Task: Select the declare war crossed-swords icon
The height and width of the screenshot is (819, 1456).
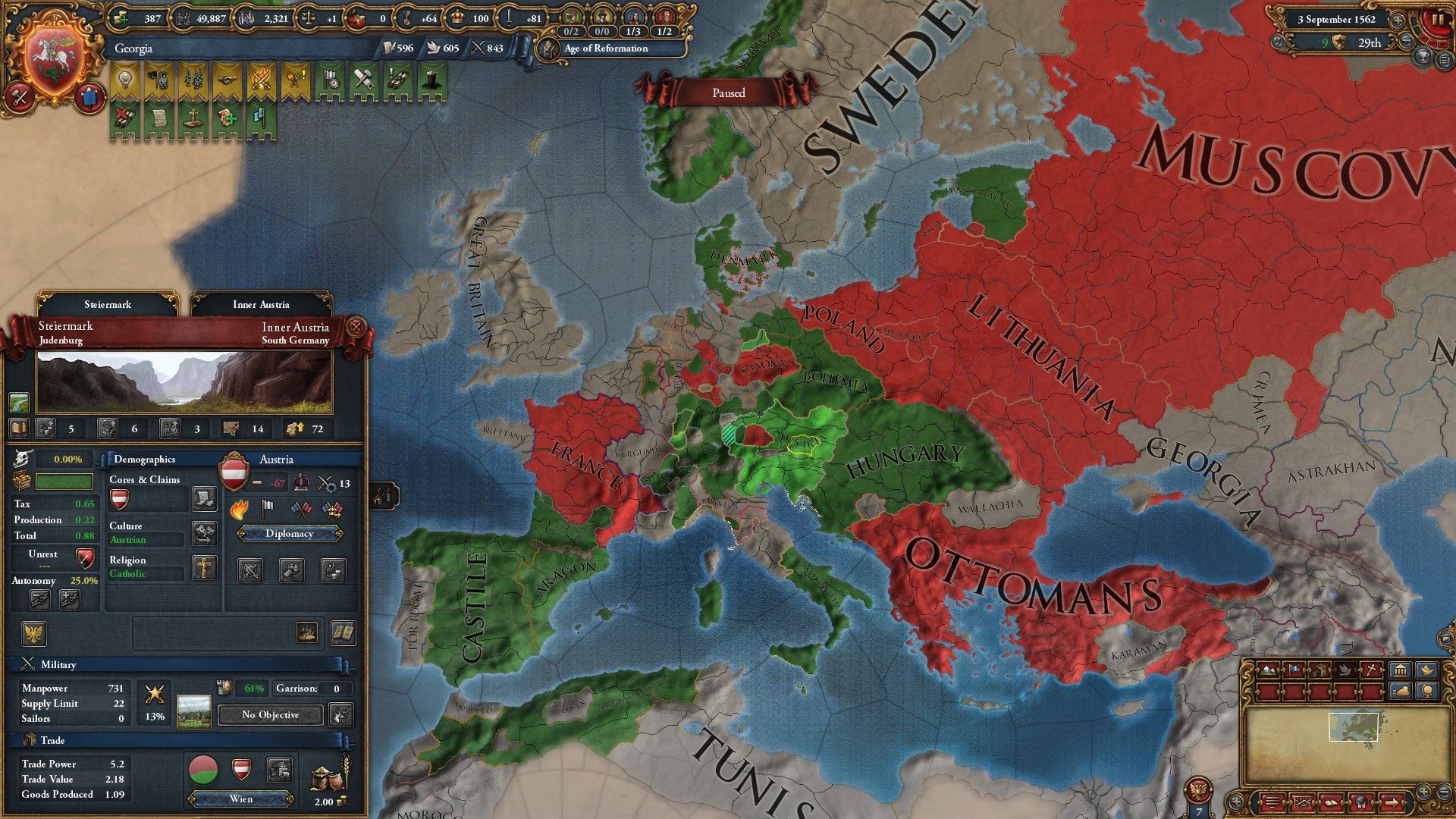Action: point(250,570)
